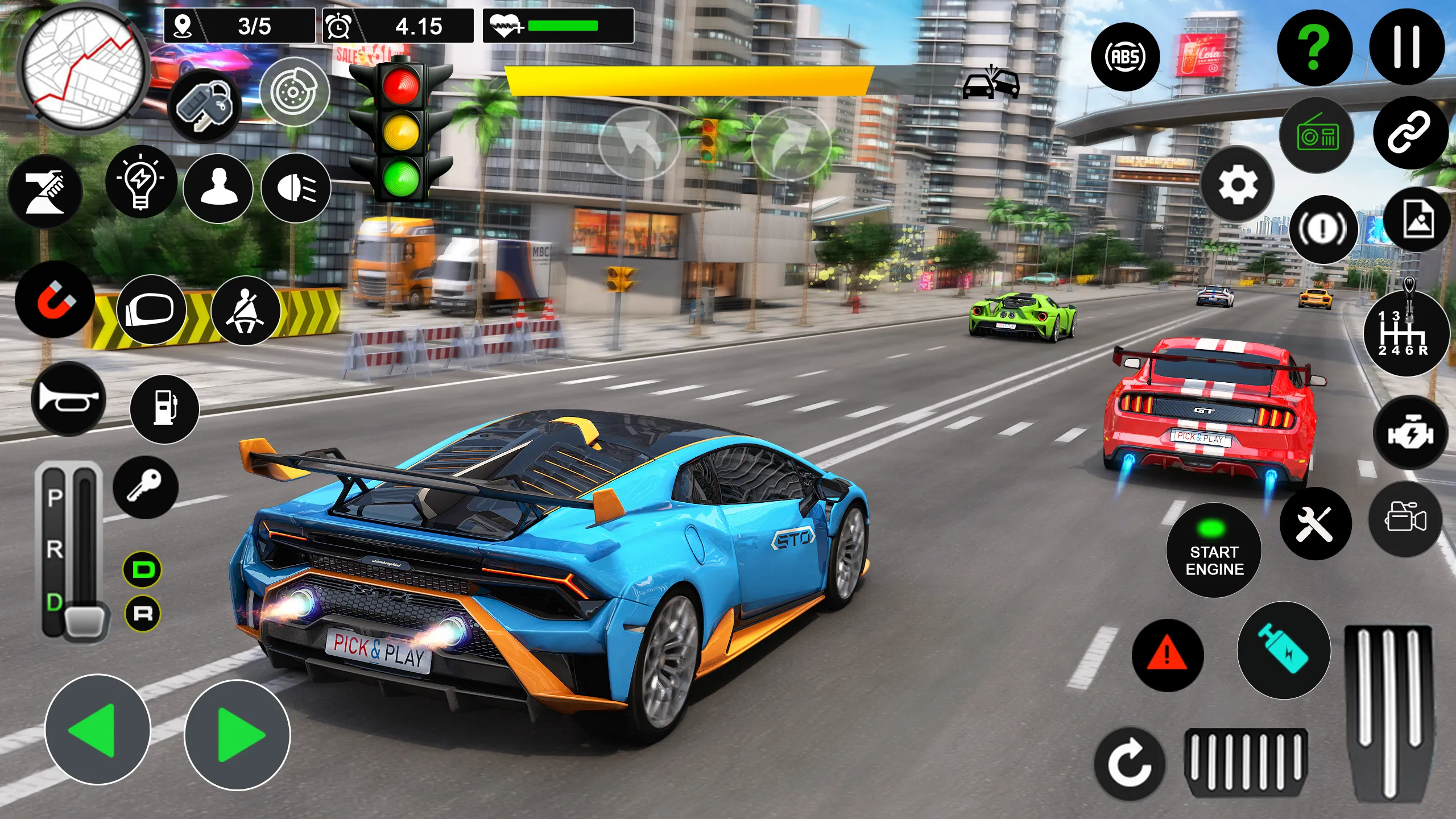Toggle the ABS button
Screen dimensions: 1456x819
coord(1125,57)
